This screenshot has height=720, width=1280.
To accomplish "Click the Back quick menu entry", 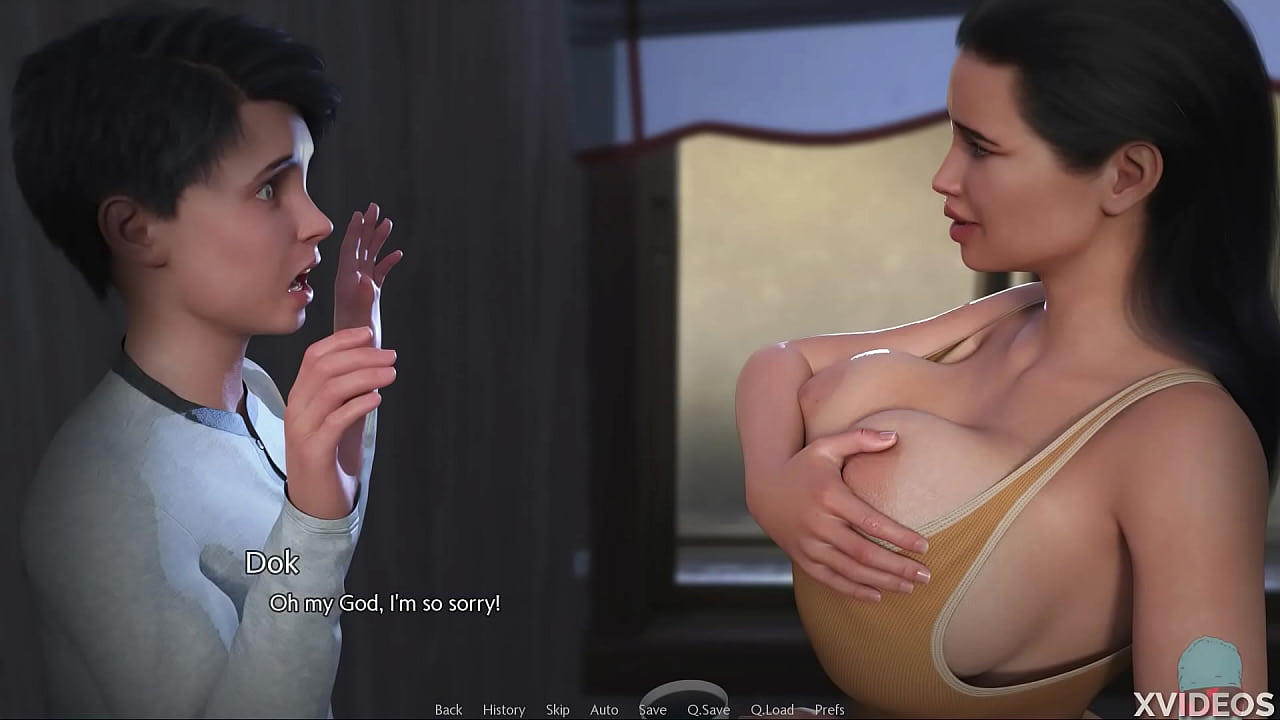I will pos(448,709).
